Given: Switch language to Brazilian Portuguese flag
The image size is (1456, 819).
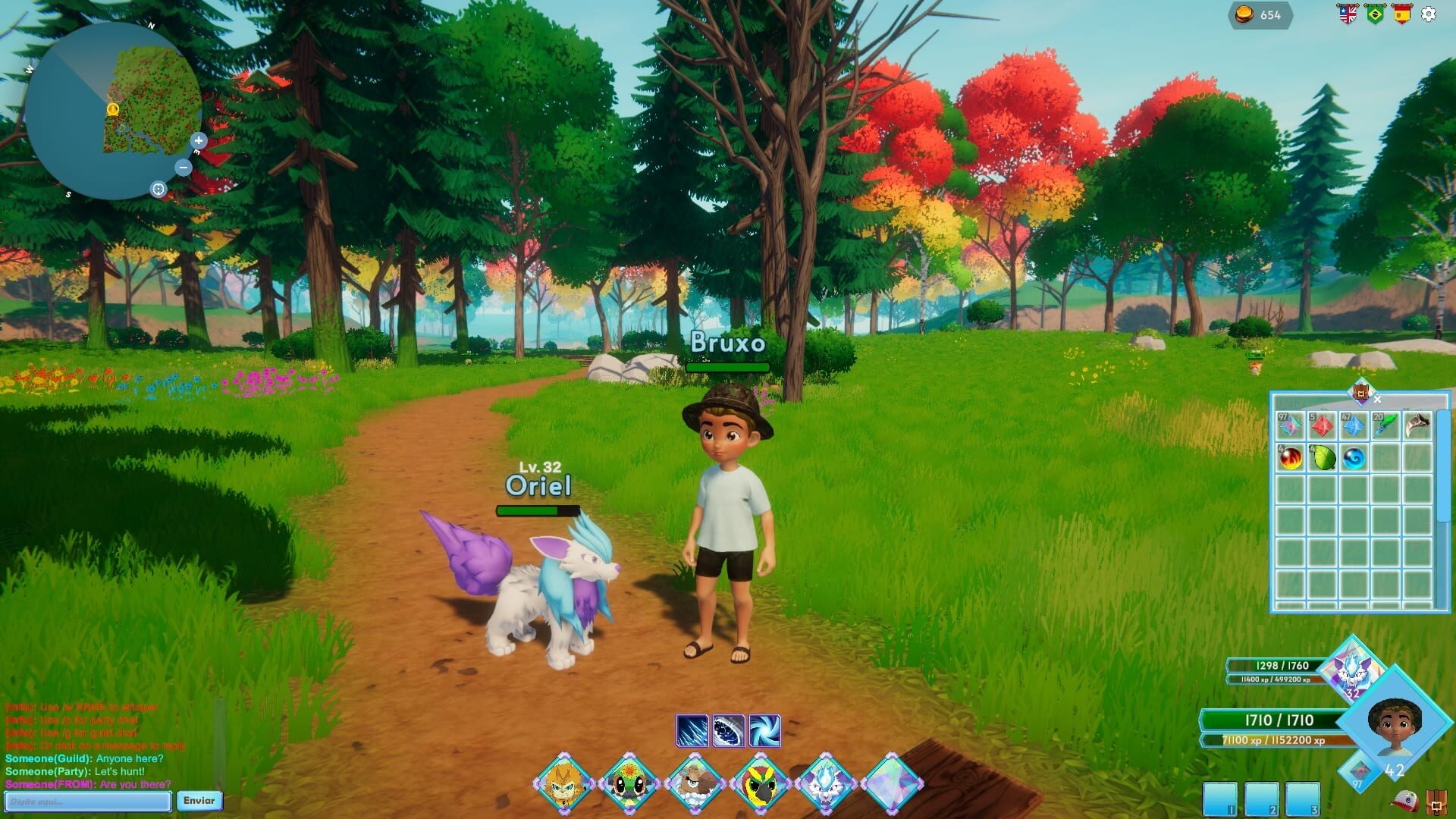Looking at the screenshot, I should click(1374, 13).
